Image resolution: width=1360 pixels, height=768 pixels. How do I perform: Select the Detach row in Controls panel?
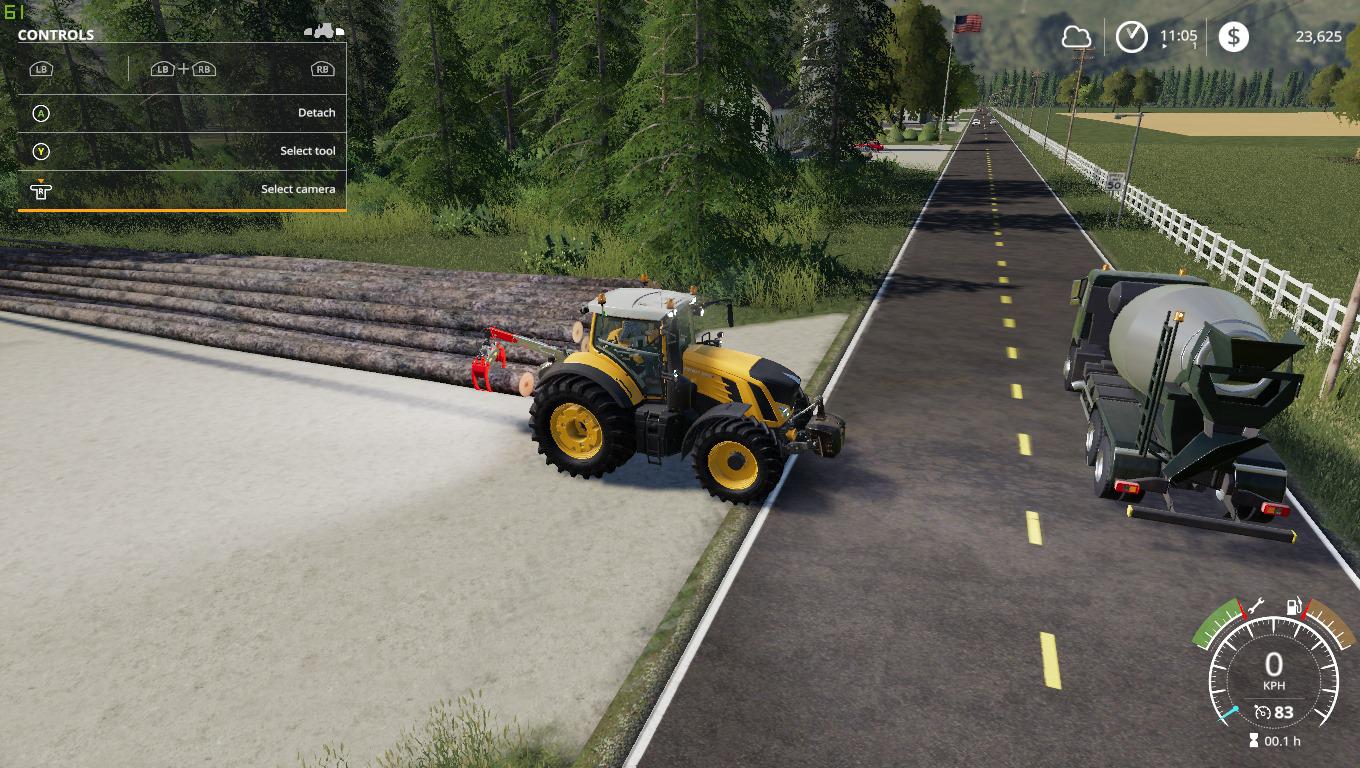click(x=182, y=113)
